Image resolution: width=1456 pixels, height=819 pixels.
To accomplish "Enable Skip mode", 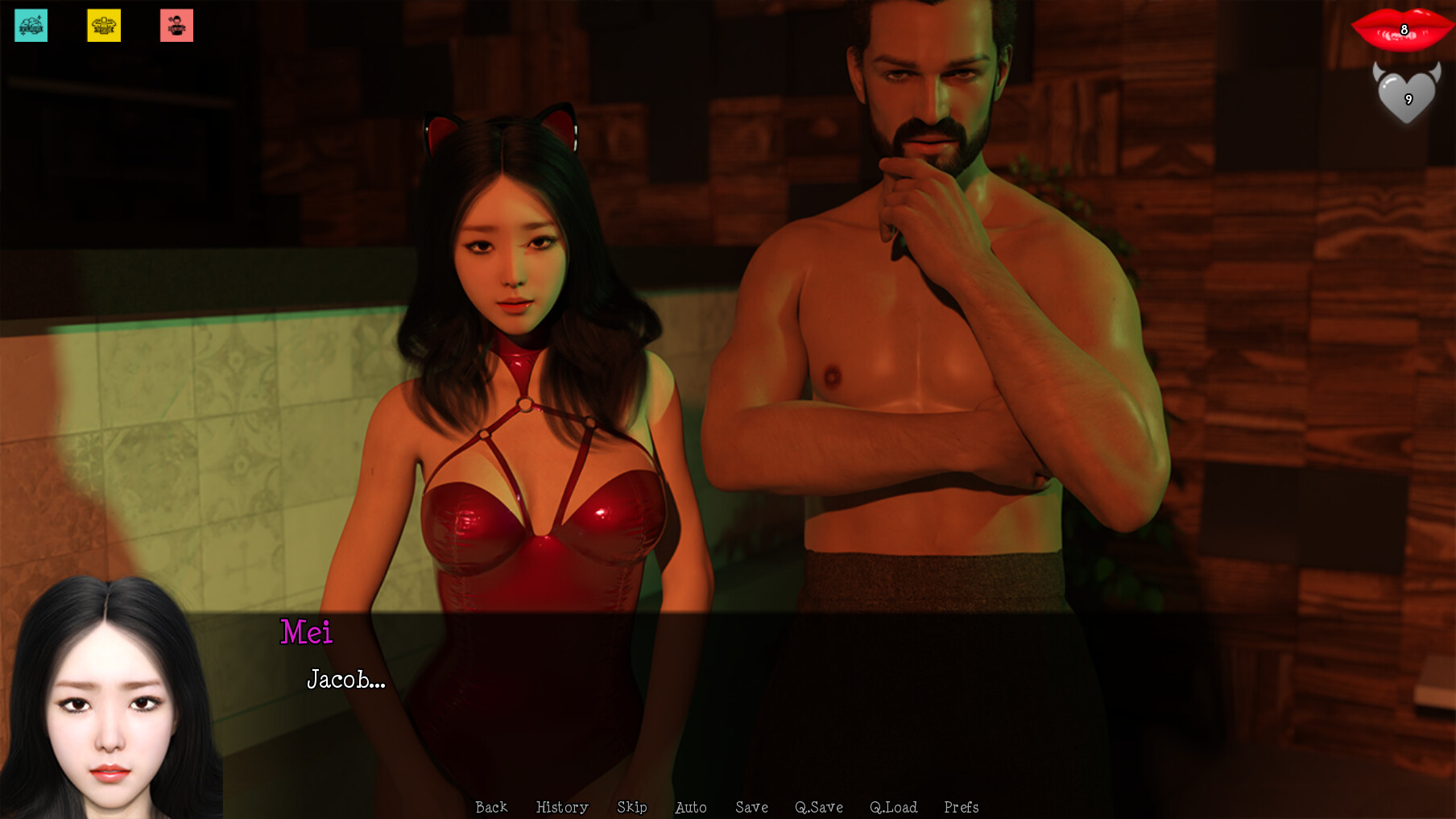I will 632,807.
